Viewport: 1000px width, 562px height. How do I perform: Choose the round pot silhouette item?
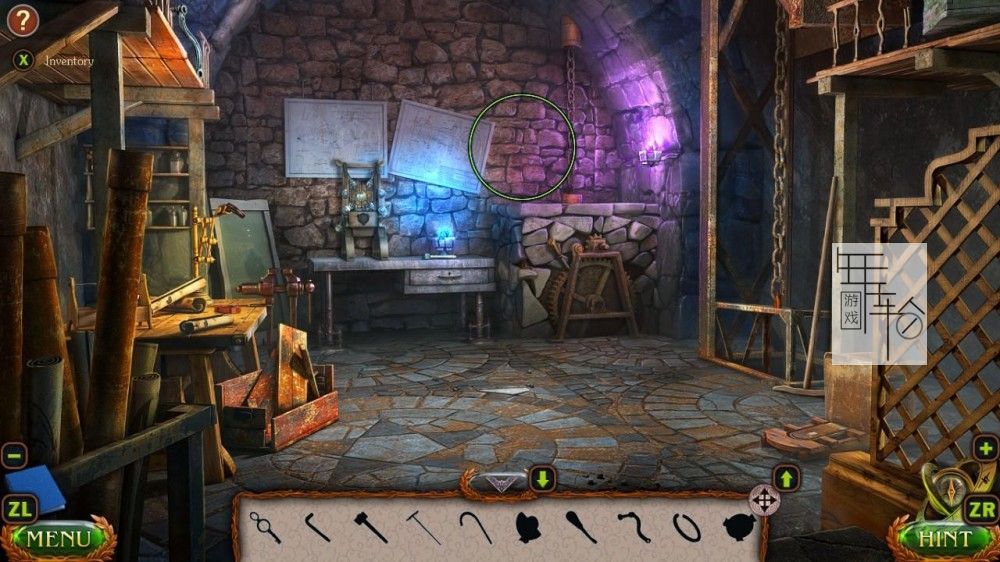[x=738, y=526]
